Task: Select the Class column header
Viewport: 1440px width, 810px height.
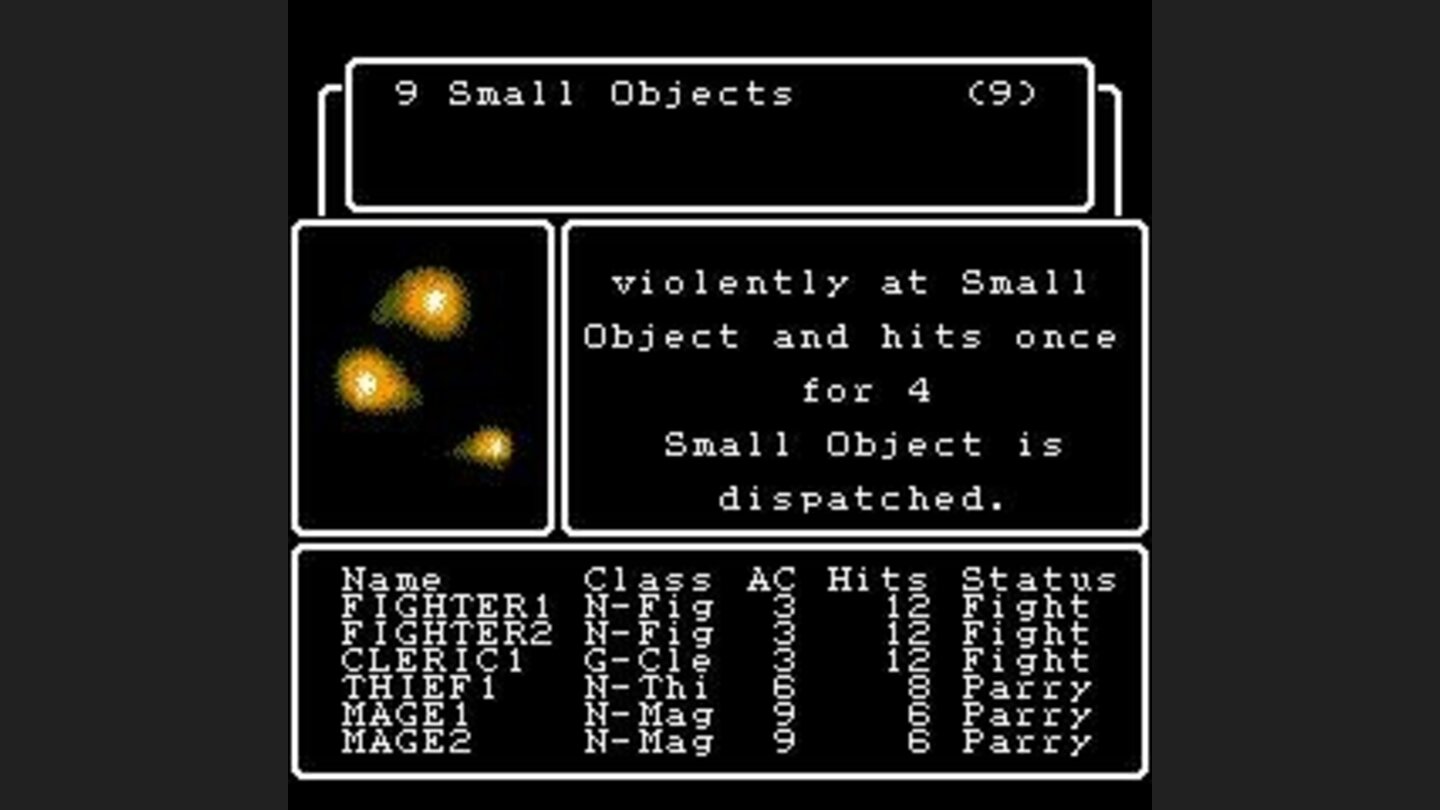Action: click(646, 578)
